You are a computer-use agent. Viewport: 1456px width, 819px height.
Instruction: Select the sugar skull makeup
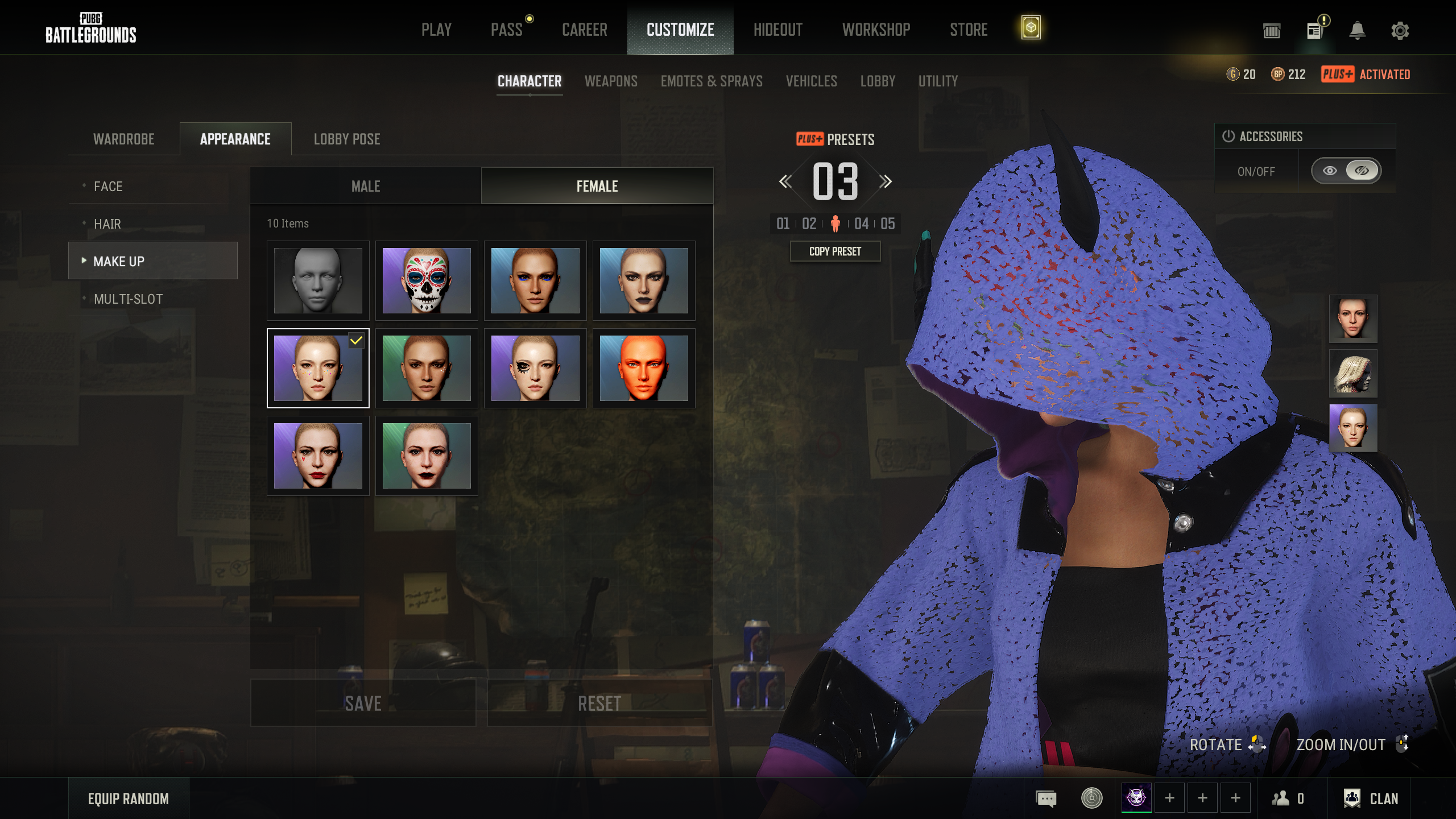(427, 280)
